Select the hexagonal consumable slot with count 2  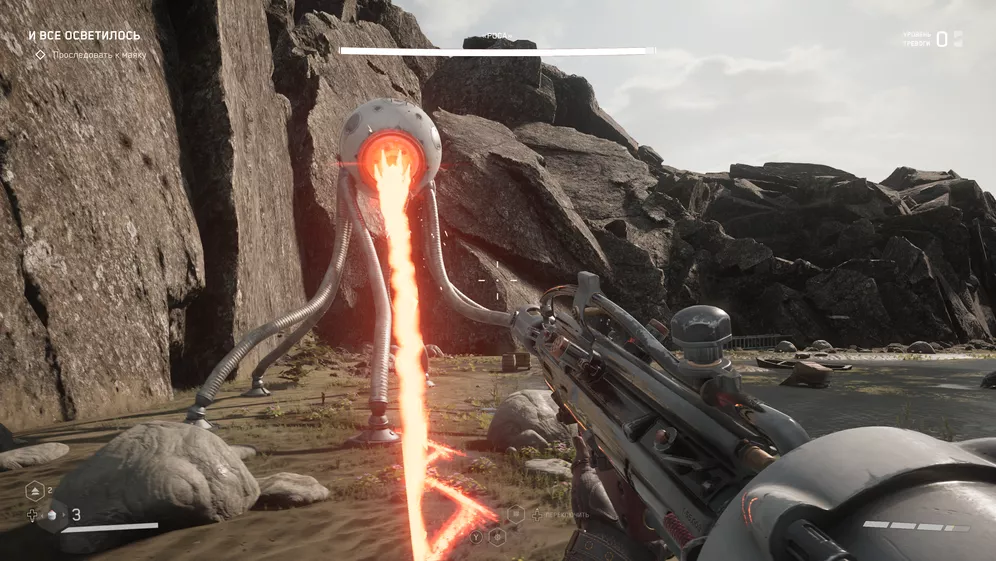[x=34, y=490]
